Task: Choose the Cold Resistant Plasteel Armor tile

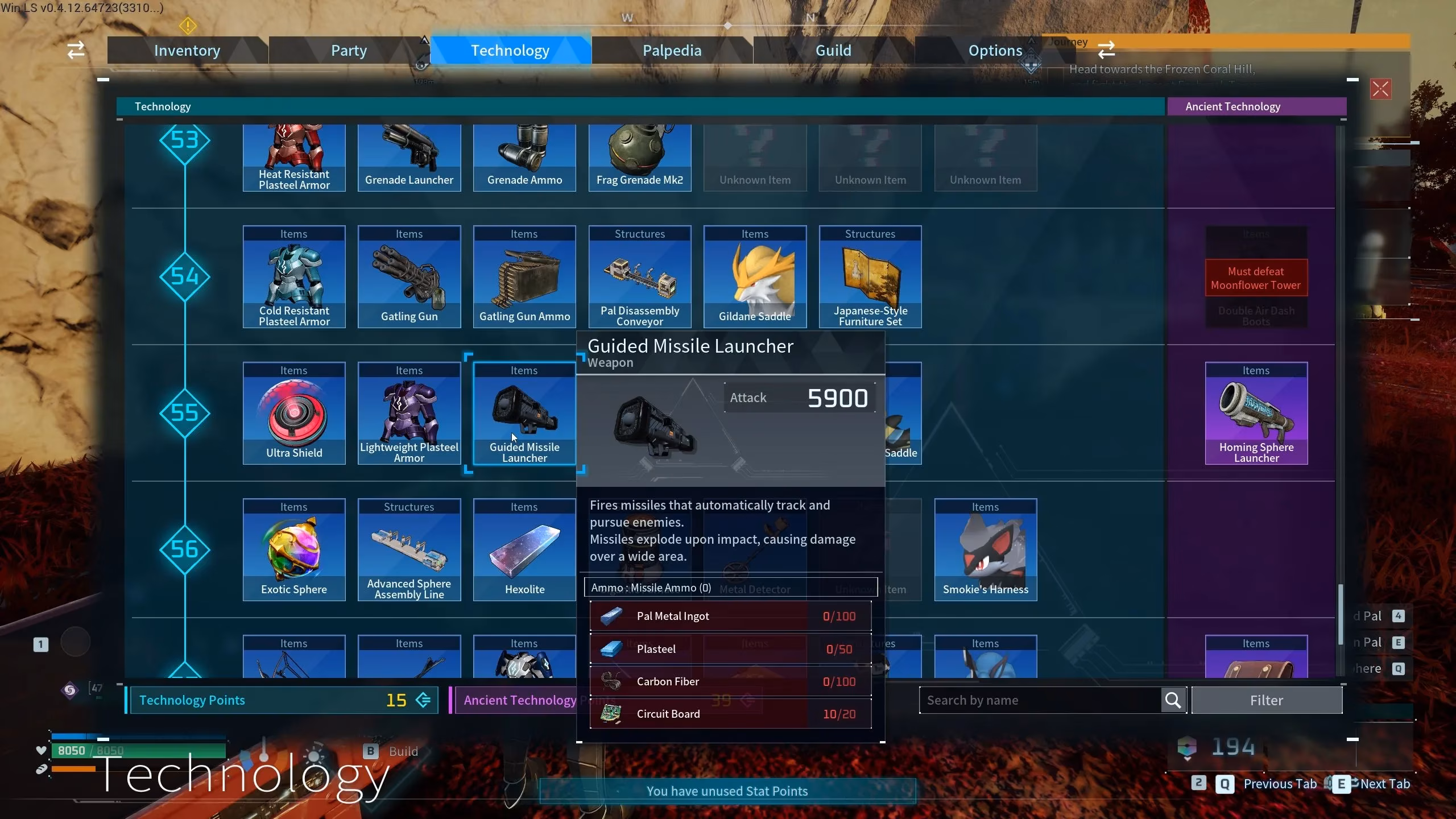Action: click(x=294, y=277)
